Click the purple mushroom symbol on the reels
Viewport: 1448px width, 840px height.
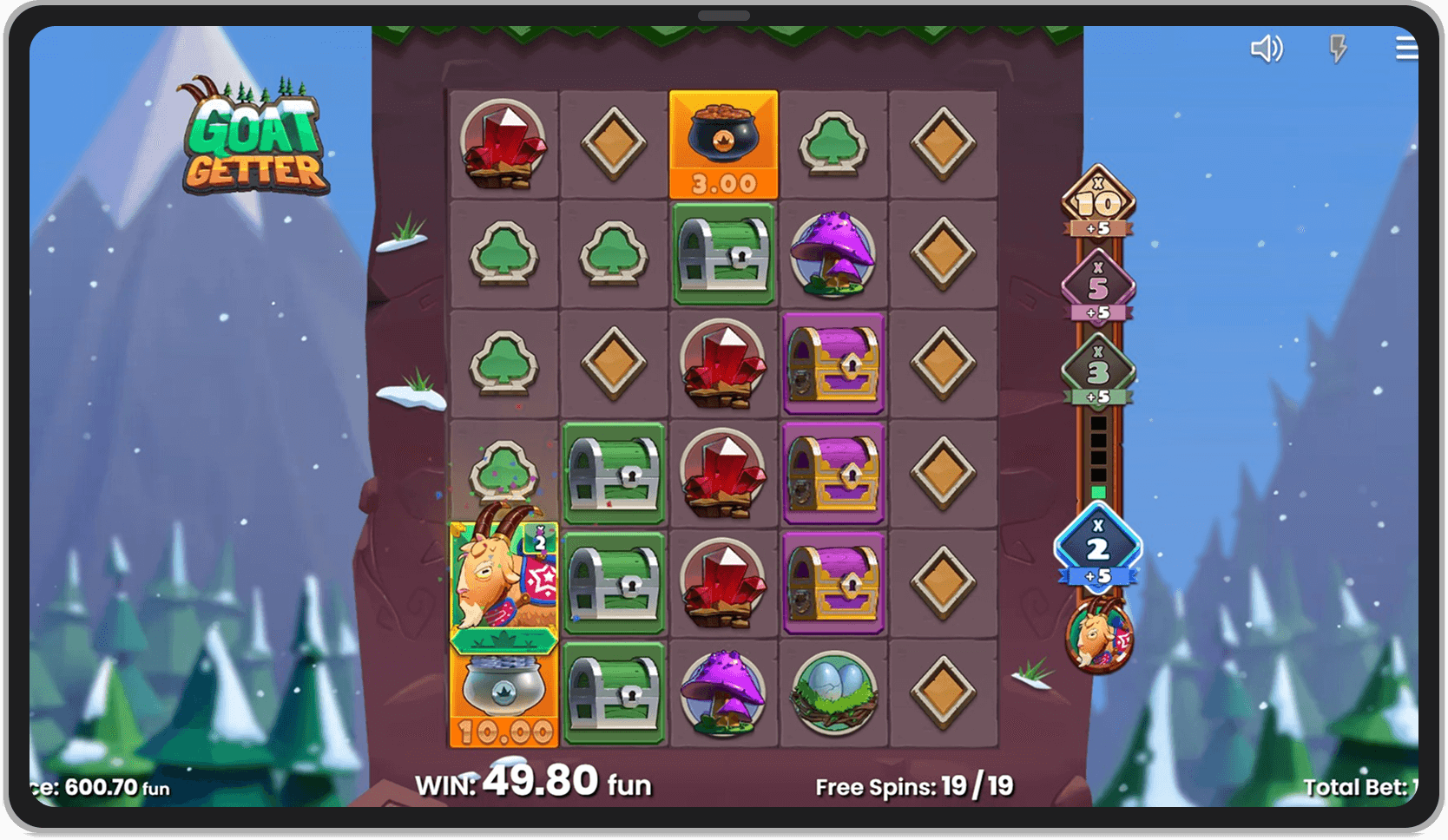point(833,256)
